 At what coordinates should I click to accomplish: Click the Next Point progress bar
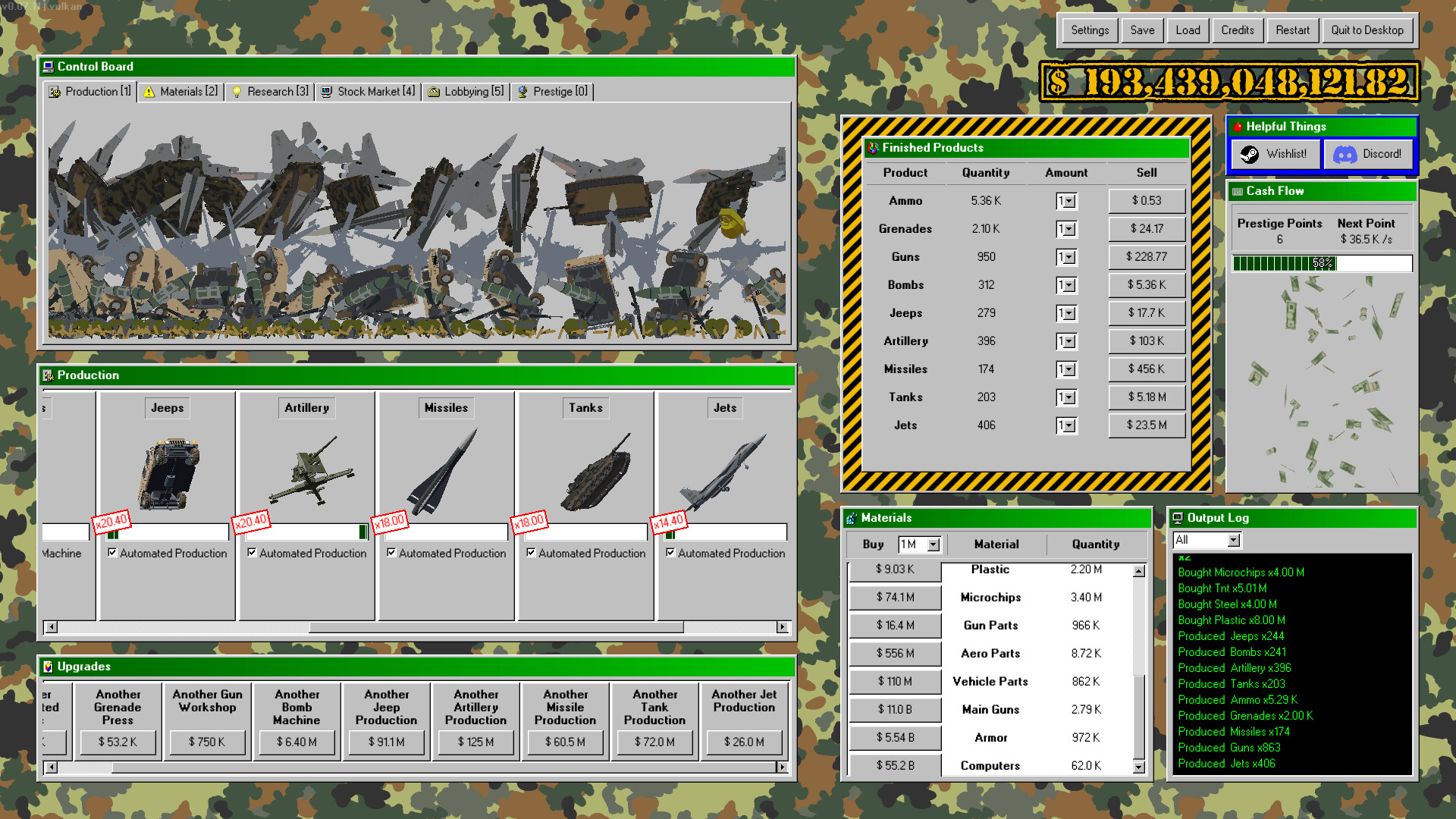coord(1322,264)
